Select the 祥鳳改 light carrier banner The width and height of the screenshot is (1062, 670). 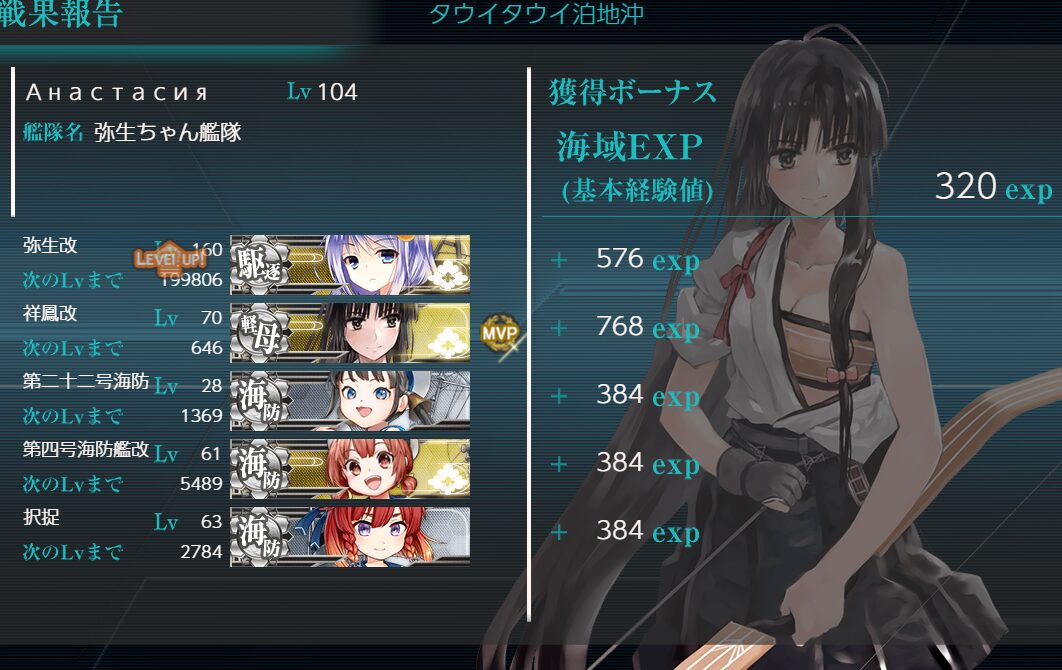350,332
